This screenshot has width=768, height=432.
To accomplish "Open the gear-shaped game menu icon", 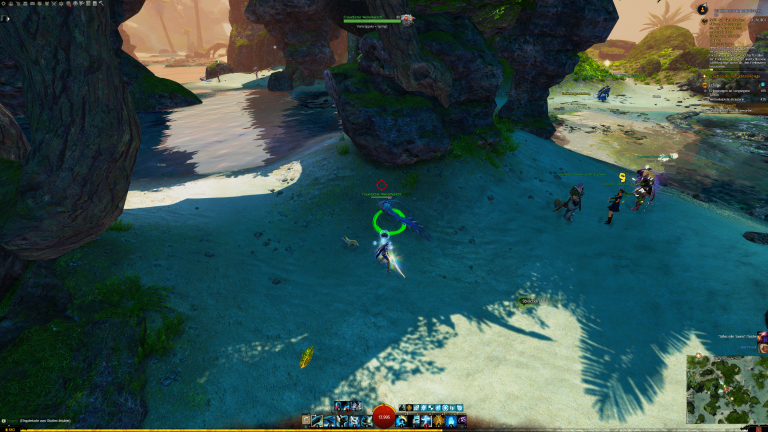I will (6, 4).
